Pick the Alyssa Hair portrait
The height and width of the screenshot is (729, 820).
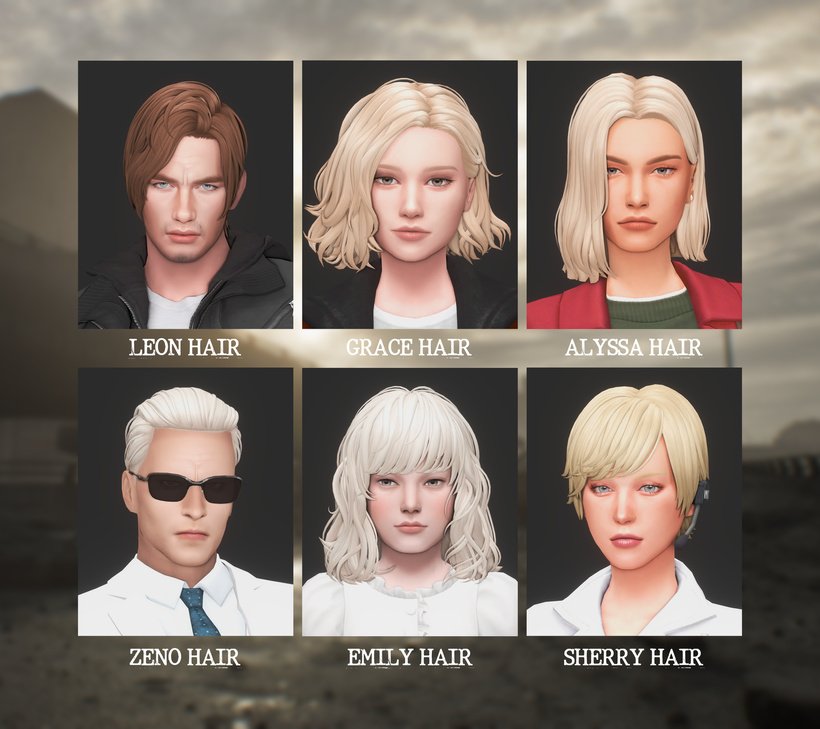coord(634,195)
